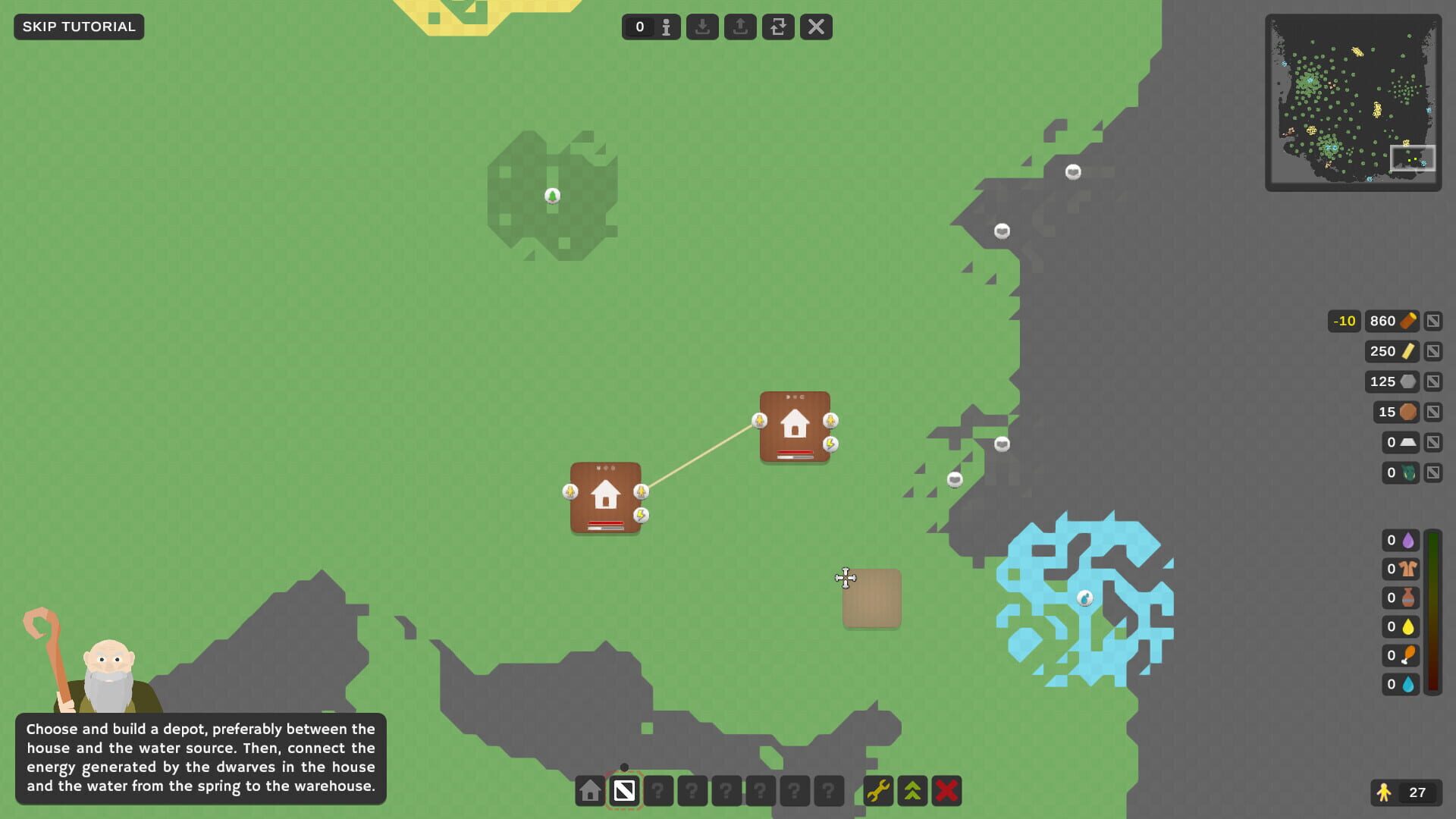The width and height of the screenshot is (1456, 819).
Task: Click the info icon in the top toolbar
Action: [666, 27]
